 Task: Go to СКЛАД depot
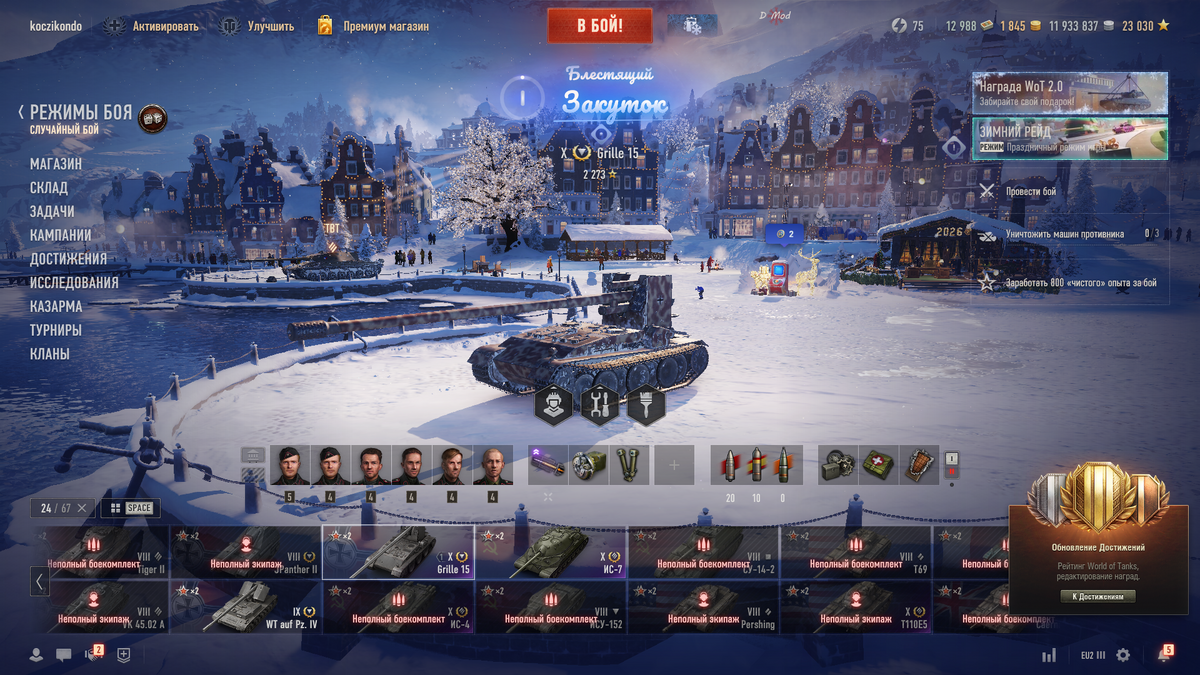click(49, 188)
